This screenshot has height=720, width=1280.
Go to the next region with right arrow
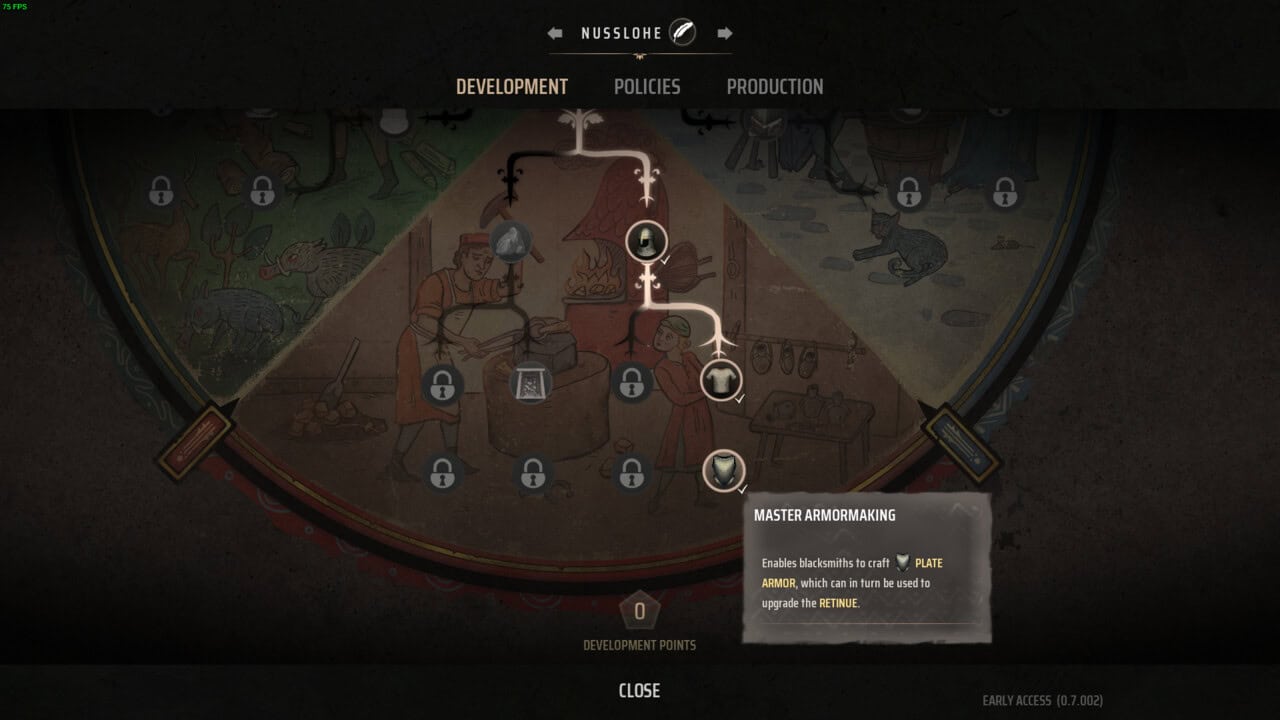tap(725, 33)
